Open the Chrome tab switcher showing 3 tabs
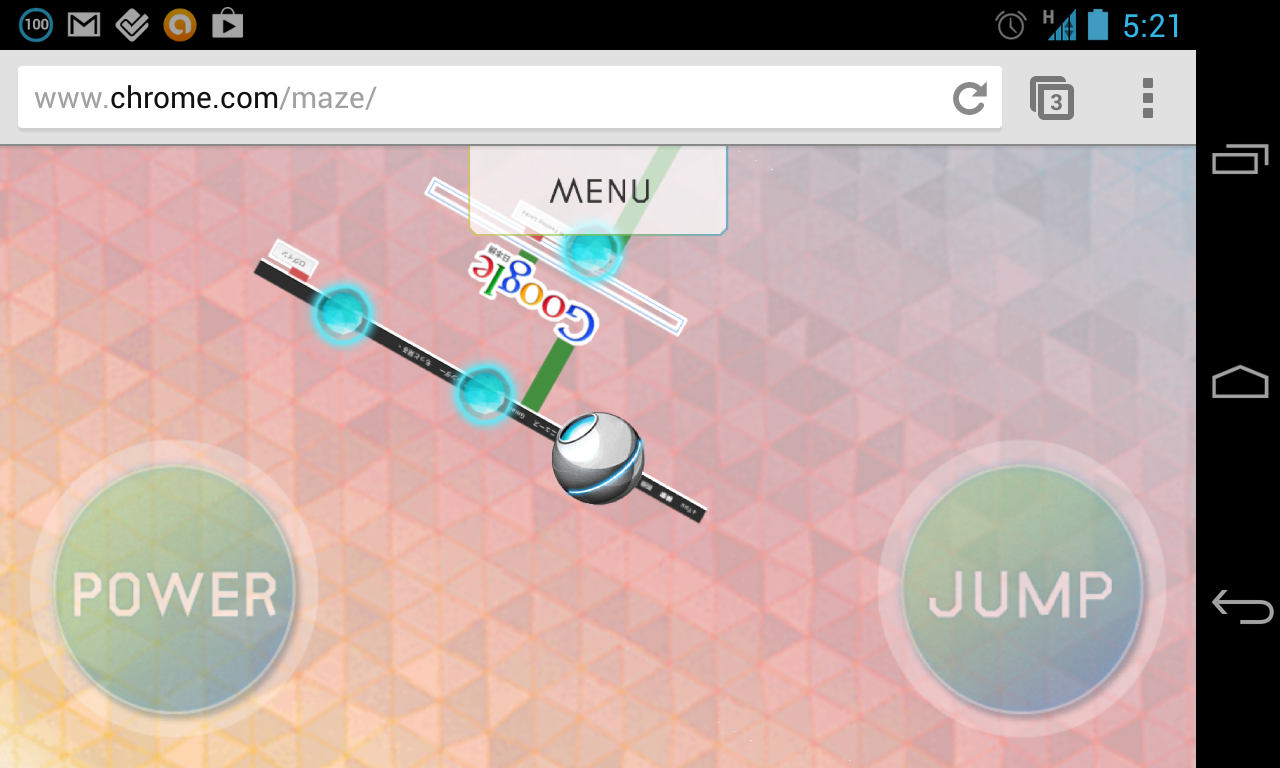Screen dimensions: 1280x768 coord(1054,97)
